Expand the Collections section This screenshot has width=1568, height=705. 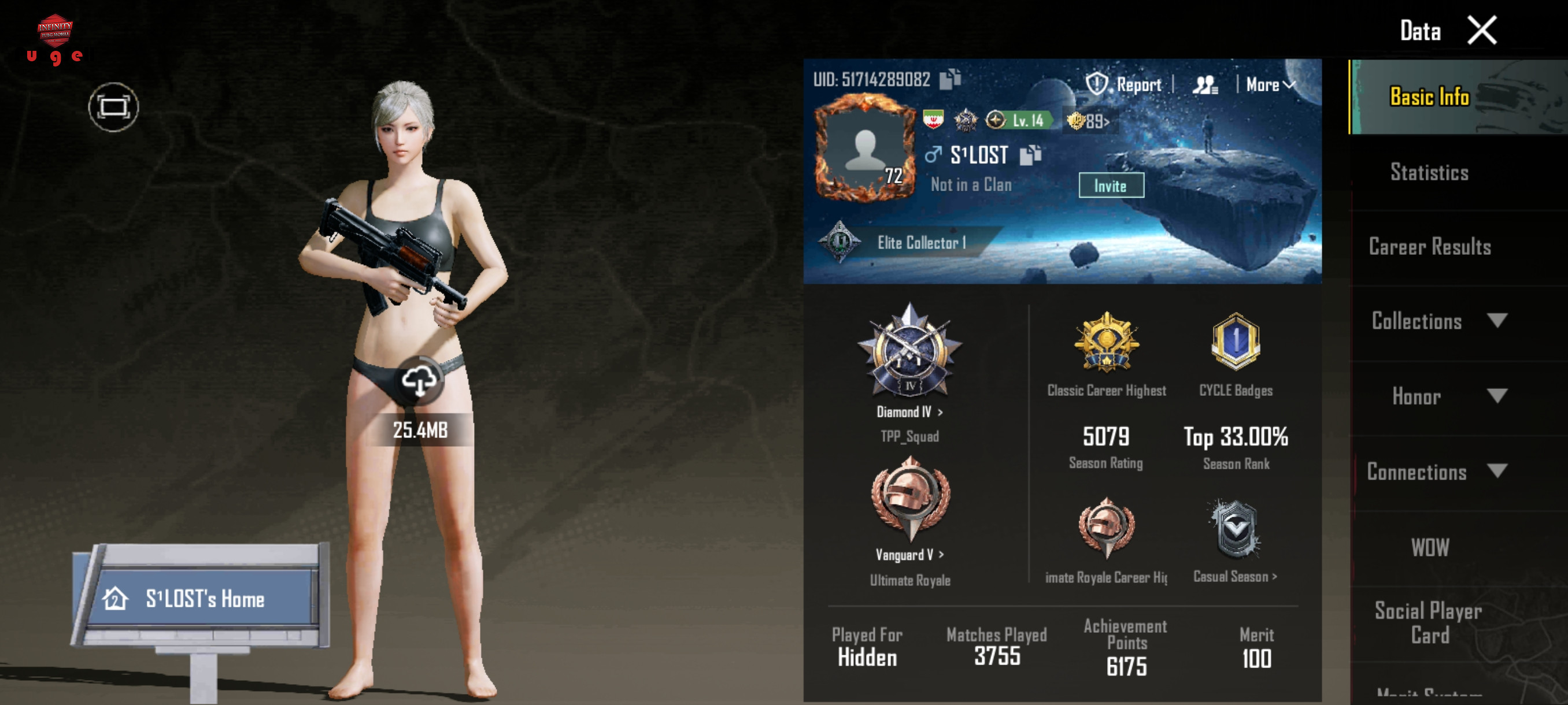point(1438,321)
